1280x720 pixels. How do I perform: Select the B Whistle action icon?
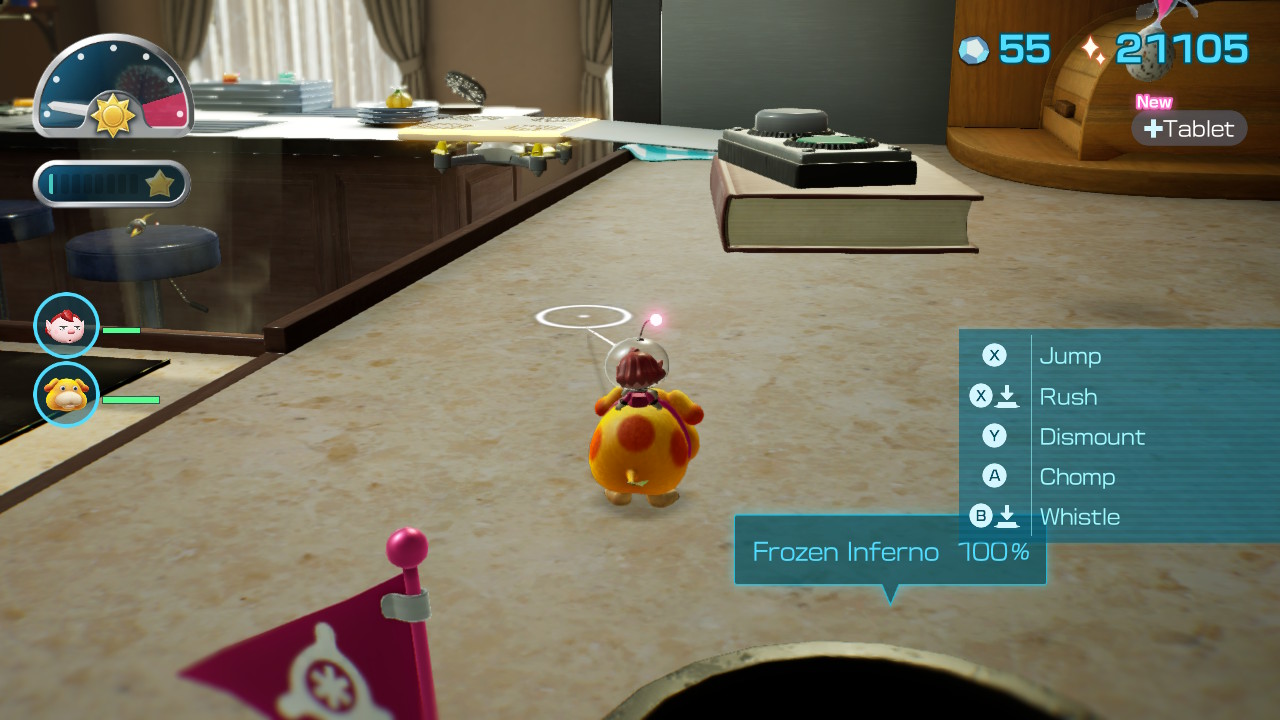tap(993, 516)
